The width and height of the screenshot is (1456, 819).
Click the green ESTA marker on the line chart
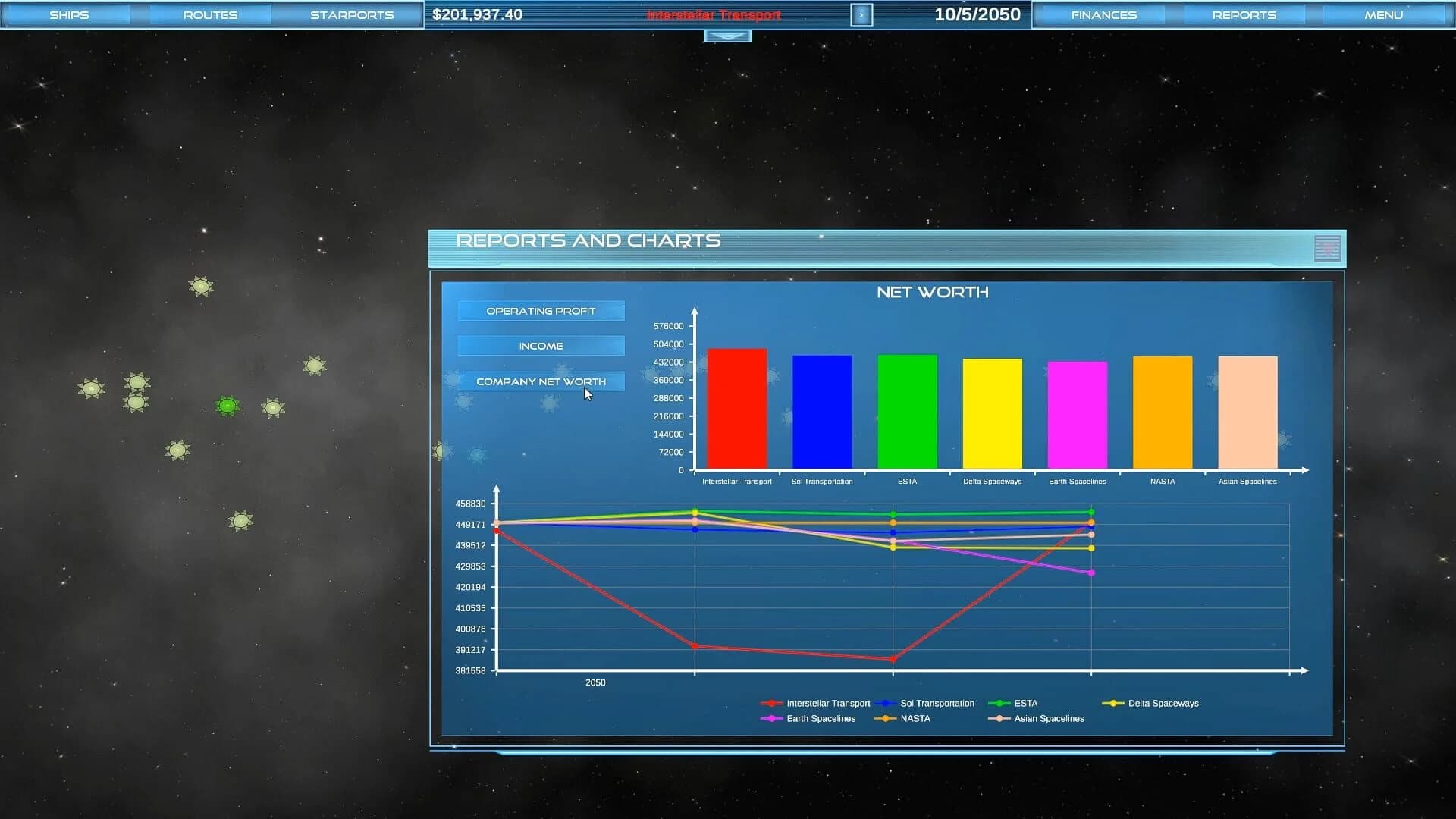point(893,513)
